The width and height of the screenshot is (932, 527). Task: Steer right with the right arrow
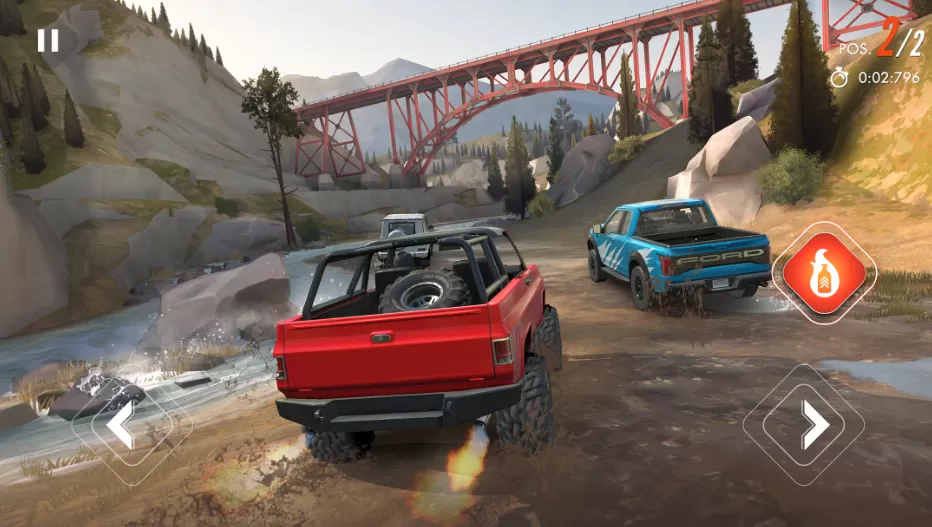[814, 425]
